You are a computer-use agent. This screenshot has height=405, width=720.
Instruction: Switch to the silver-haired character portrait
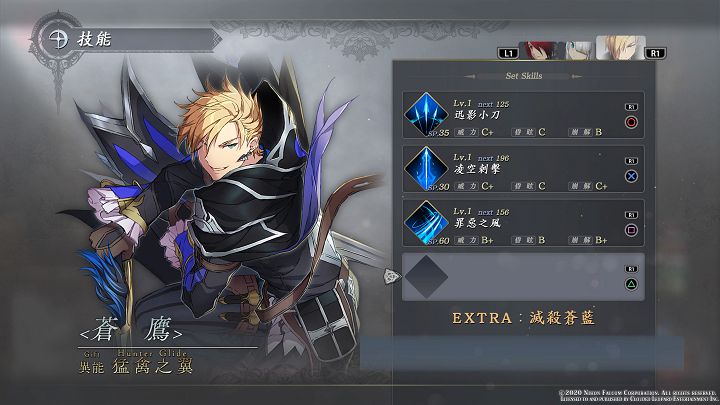[577, 48]
